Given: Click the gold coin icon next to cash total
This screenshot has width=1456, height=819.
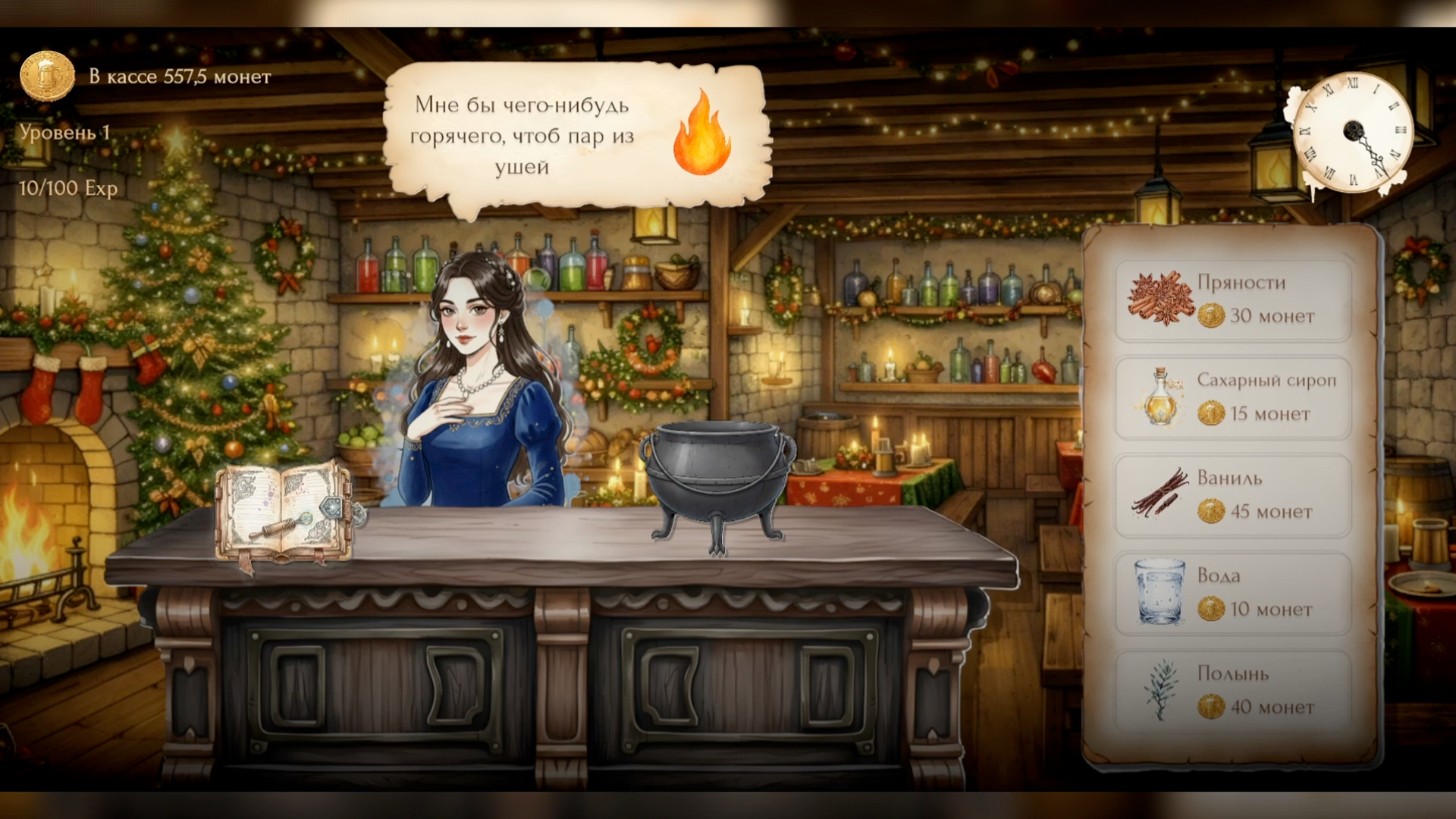Looking at the screenshot, I should 47,75.
